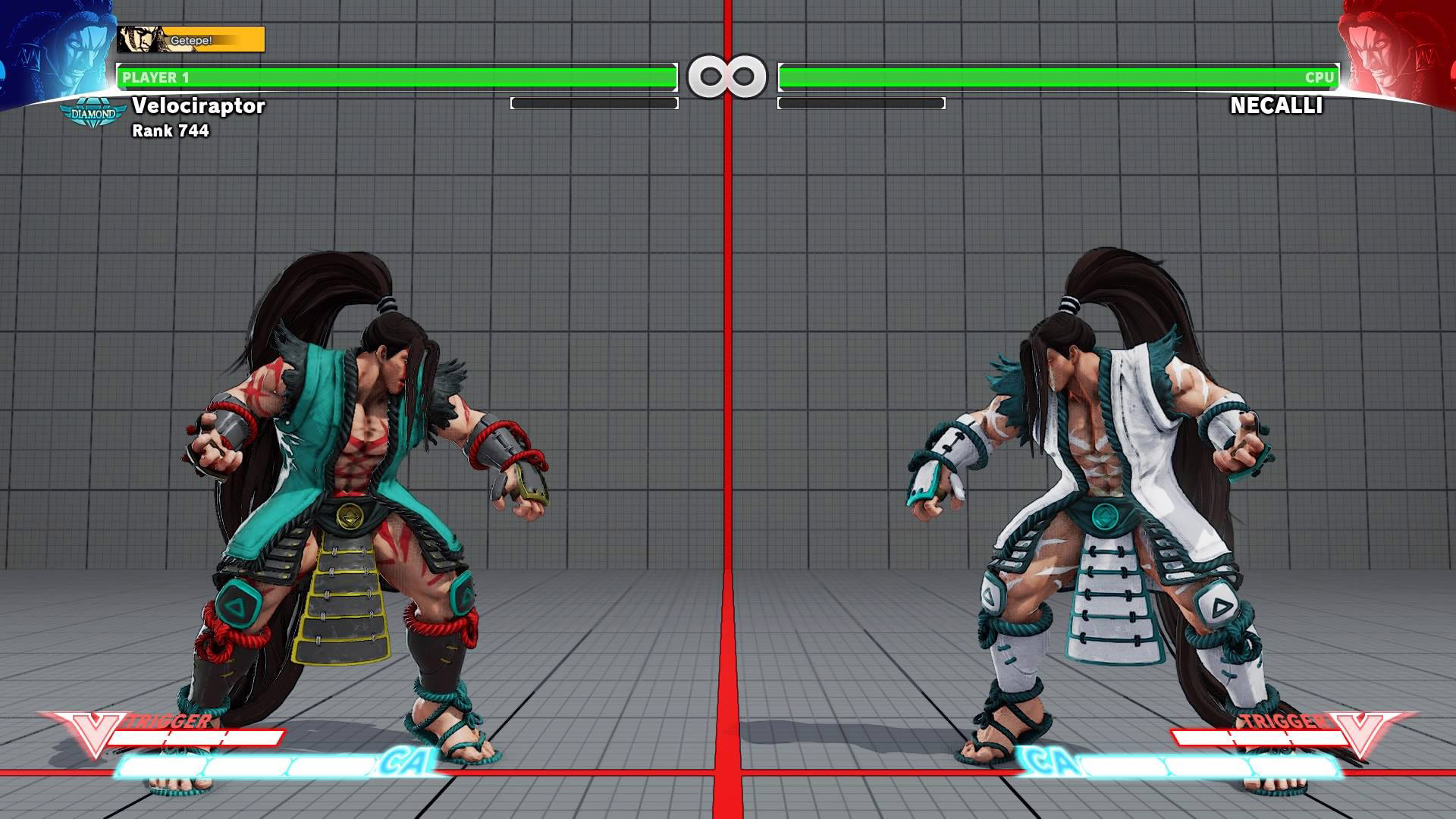Image resolution: width=1456 pixels, height=819 pixels.
Task: Expand the CPU EX meter segment
Action: pos(862,102)
